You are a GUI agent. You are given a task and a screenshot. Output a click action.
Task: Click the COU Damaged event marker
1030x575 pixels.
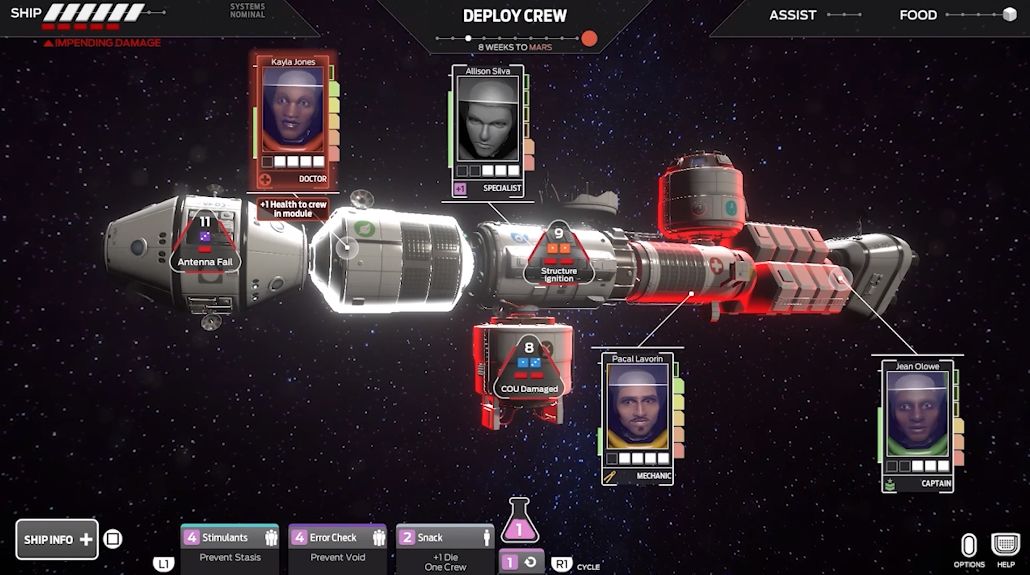(530, 370)
